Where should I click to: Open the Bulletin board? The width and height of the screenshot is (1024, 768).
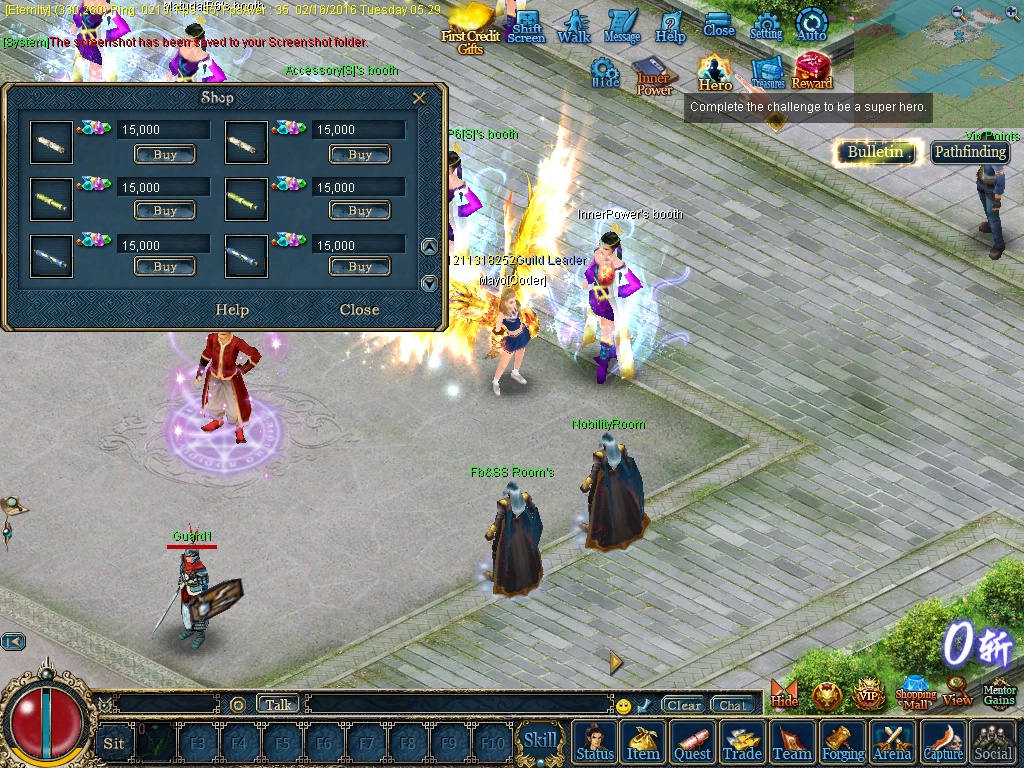[876, 152]
